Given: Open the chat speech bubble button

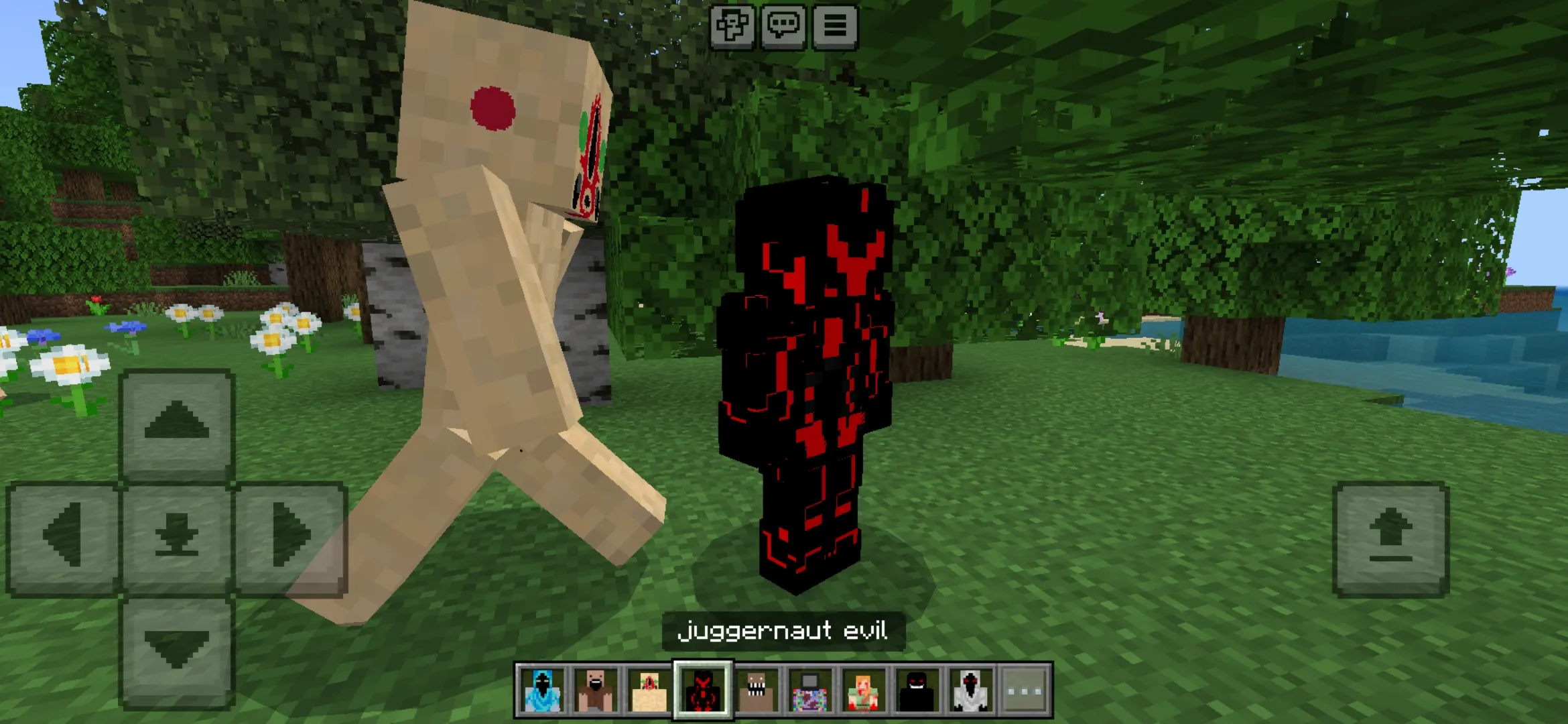Looking at the screenshot, I should (x=783, y=27).
